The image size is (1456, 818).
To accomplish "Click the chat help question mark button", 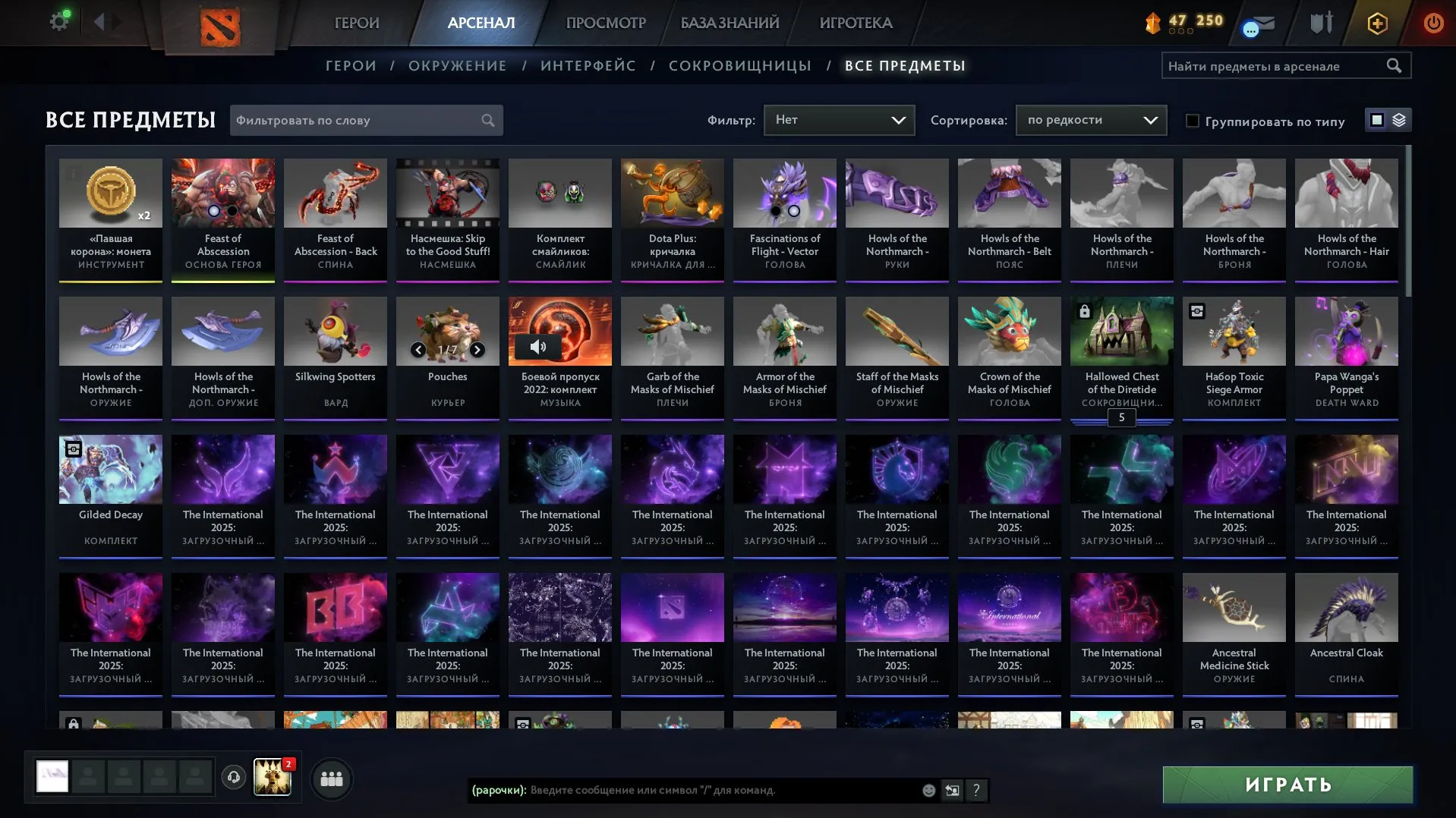I will coord(976,791).
